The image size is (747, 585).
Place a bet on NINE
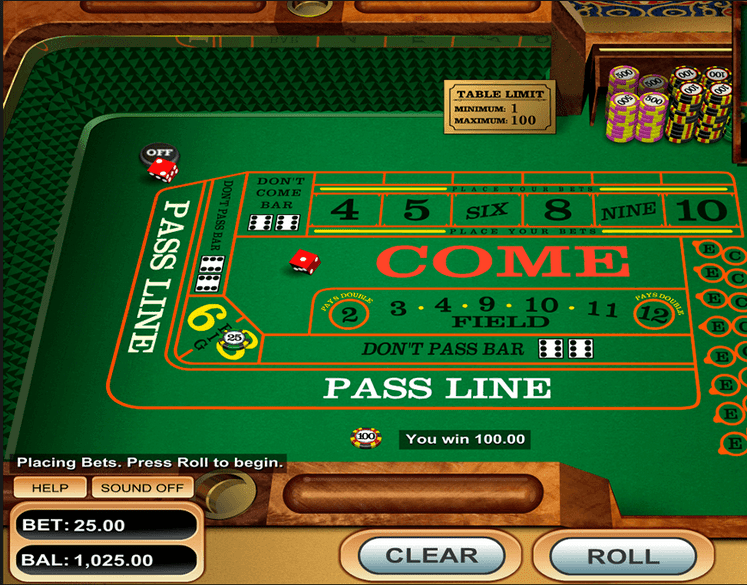(628, 210)
